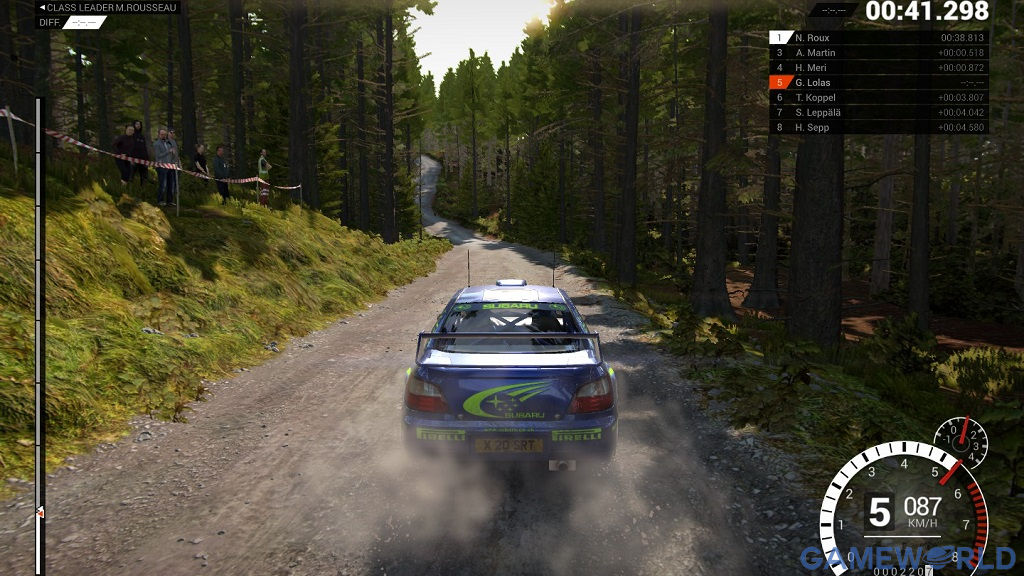This screenshot has width=1024, height=576.
Task: Select H. Sepp's leaderboard row
Action: click(x=878, y=127)
